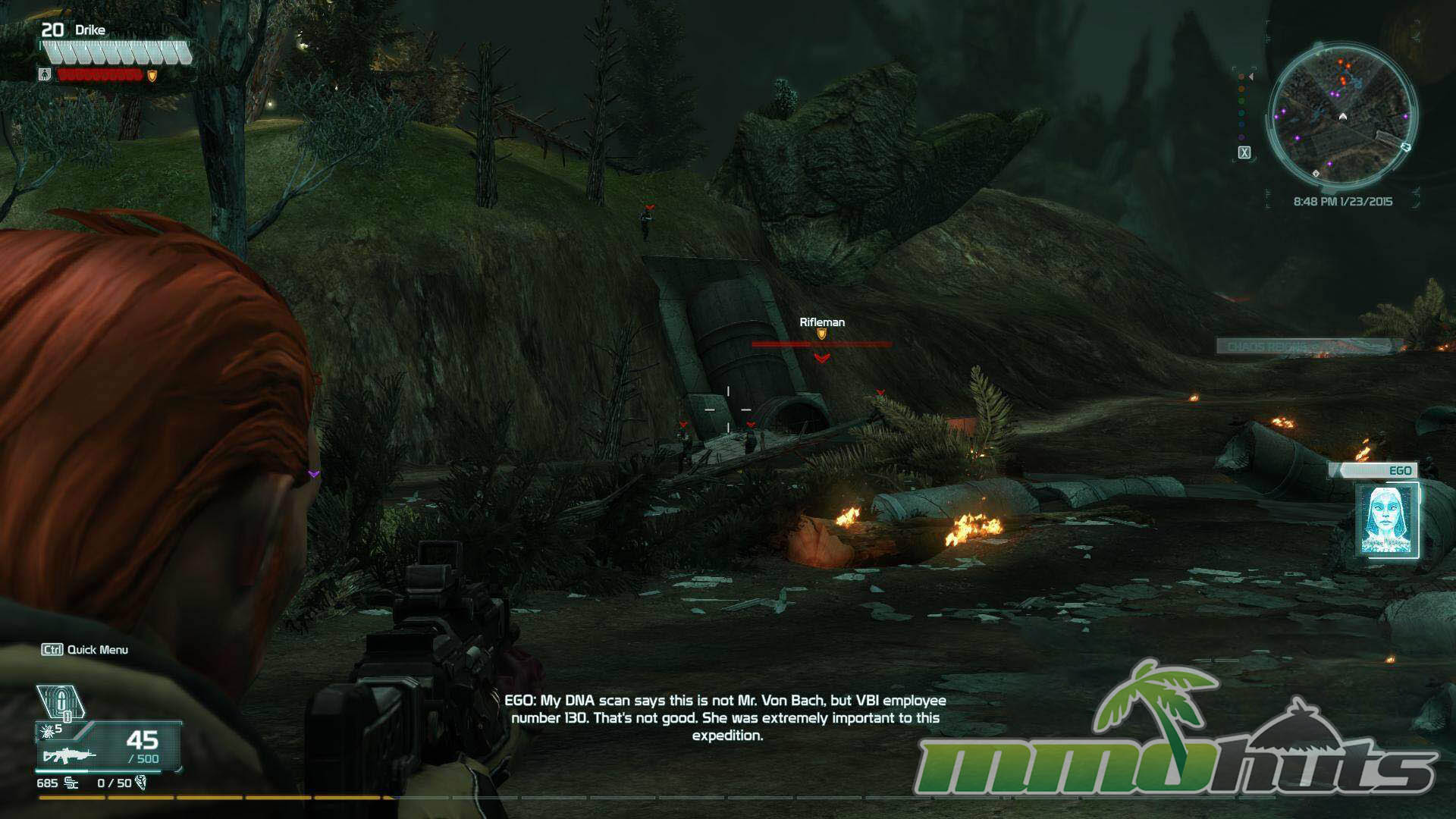This screenshot has height=819, width=1456.
Task: Open the circular minimap
Action: click(x=1342, y=118)
